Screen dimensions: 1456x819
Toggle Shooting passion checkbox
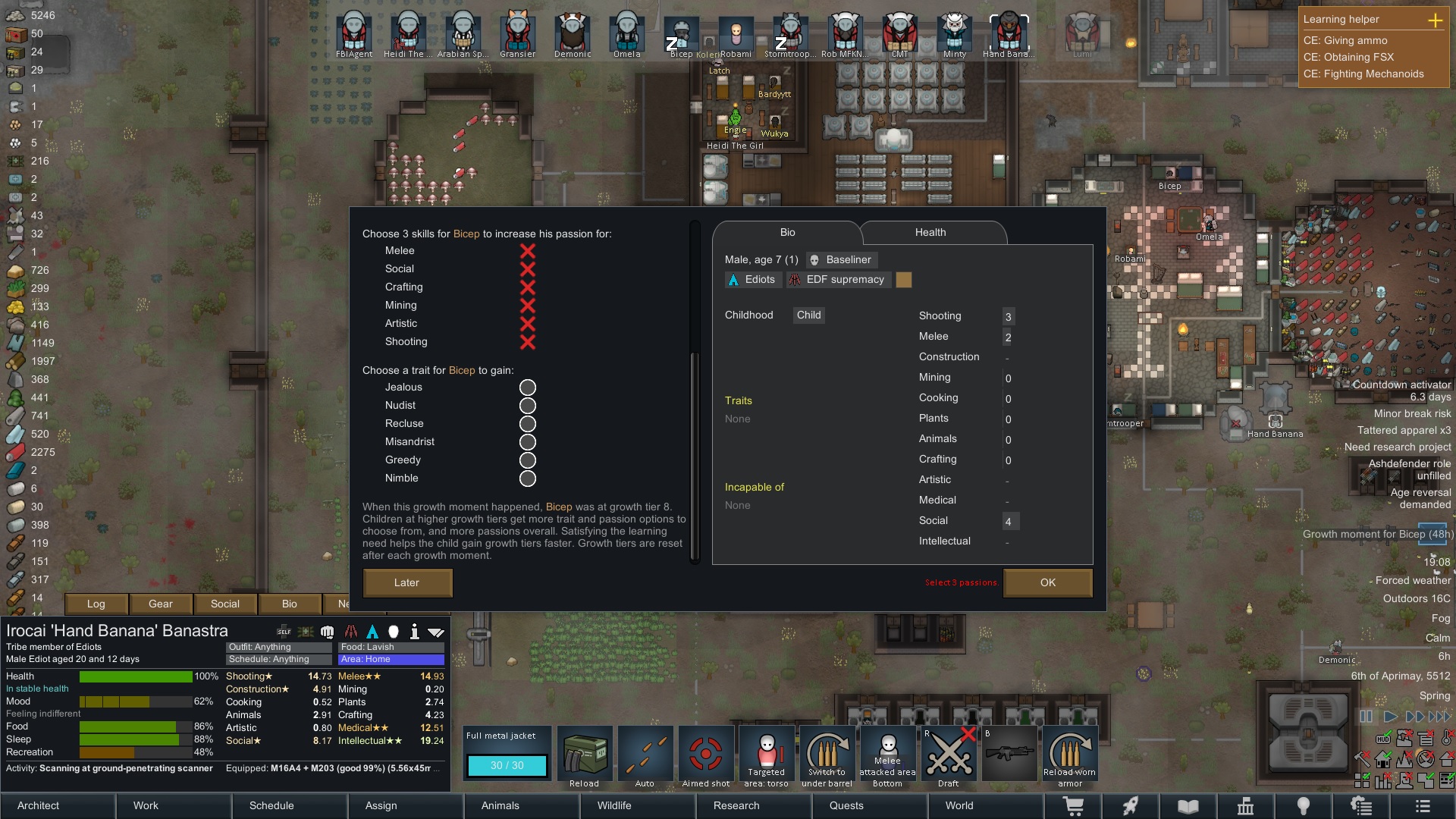click(528, 342)
